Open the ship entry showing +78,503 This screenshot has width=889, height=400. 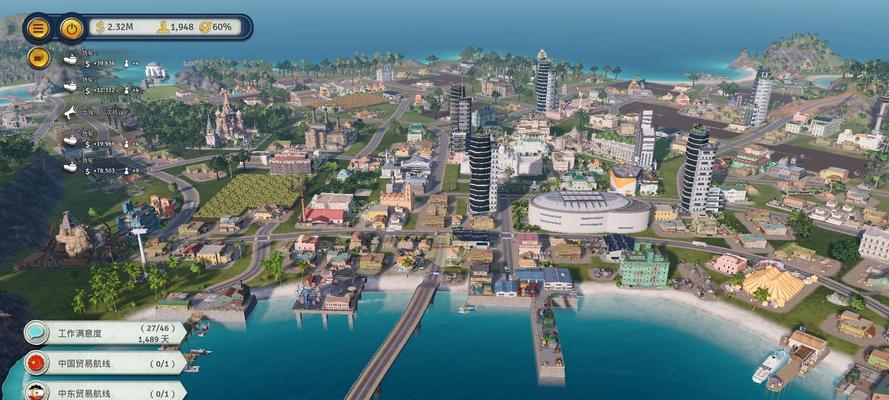[91, 169]
